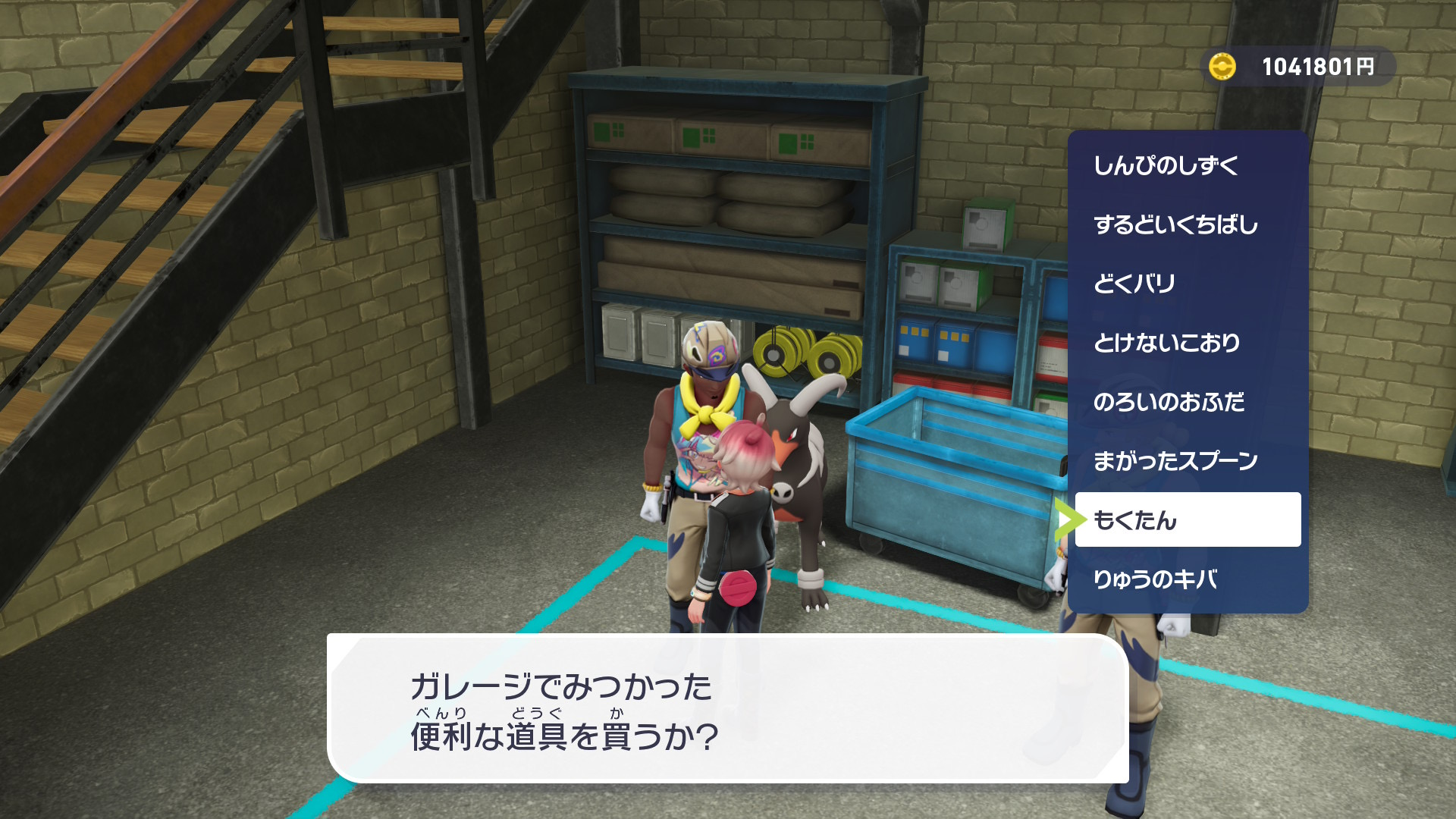Click まがったスプーン menu option
Viewport: 1456px width, 819px height.
(1188, 461)
